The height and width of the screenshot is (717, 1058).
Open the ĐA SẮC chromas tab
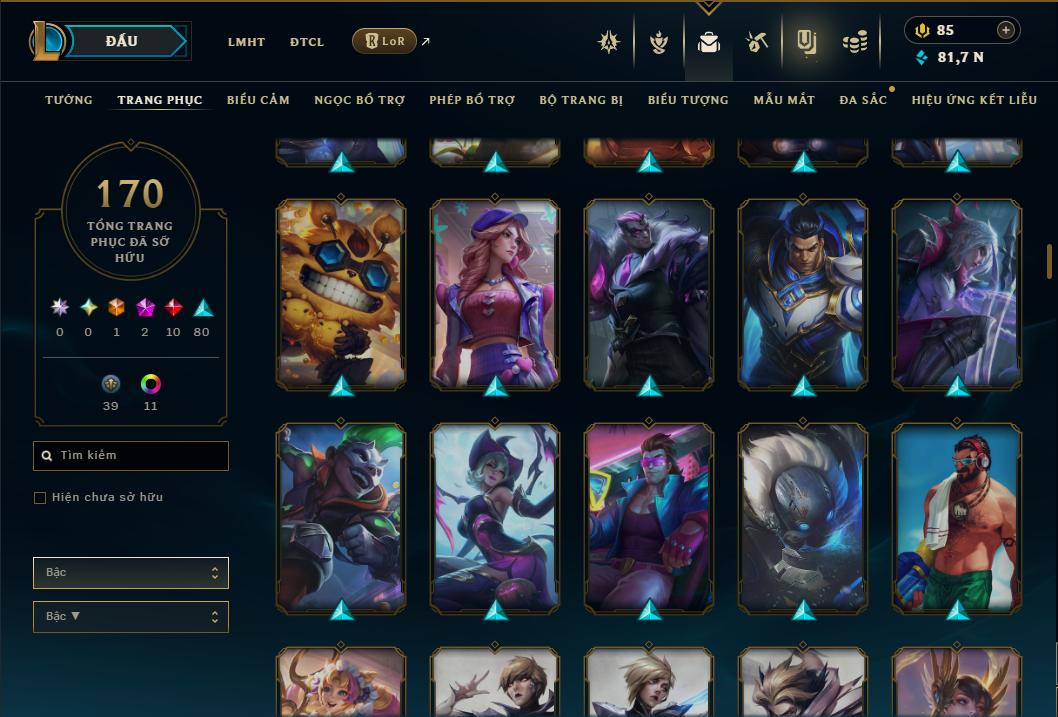pyautogui.click(x=863, y=100)
